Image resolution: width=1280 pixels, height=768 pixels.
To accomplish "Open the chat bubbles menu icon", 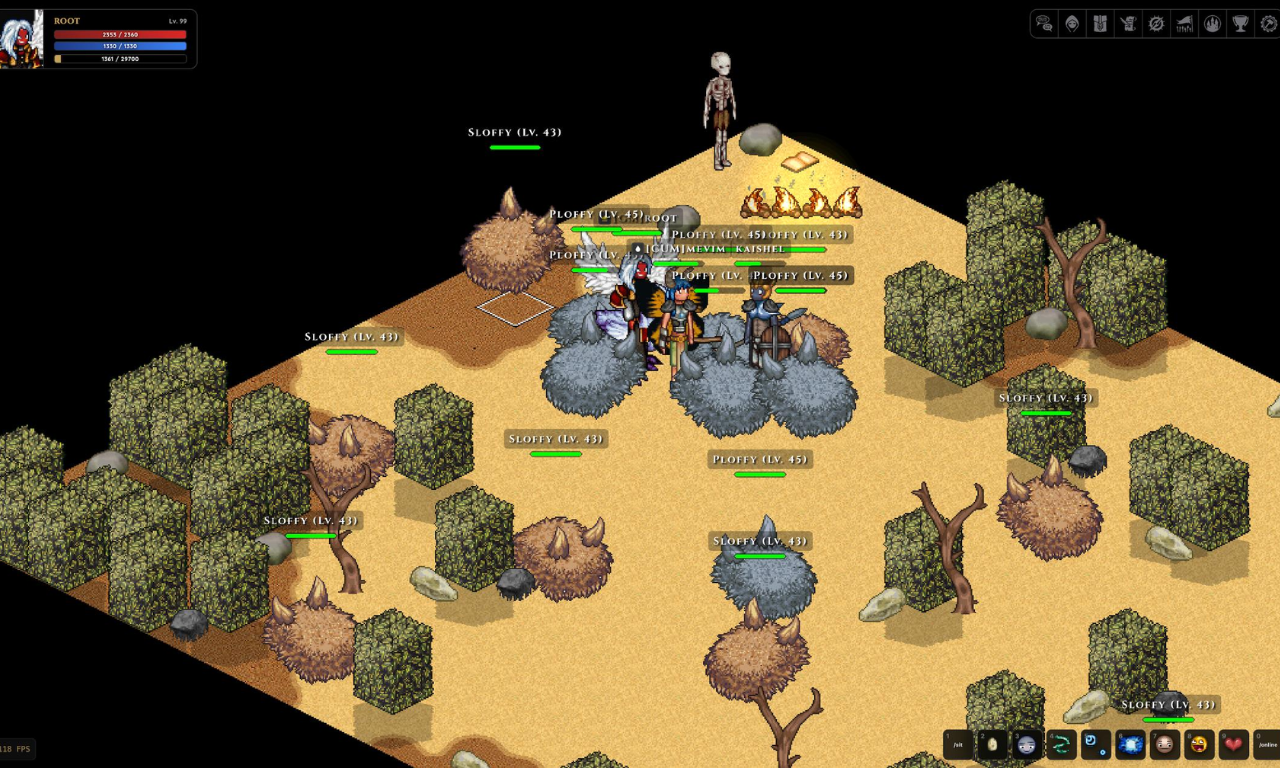I will pyautogui.click(x=1044, y=24).
